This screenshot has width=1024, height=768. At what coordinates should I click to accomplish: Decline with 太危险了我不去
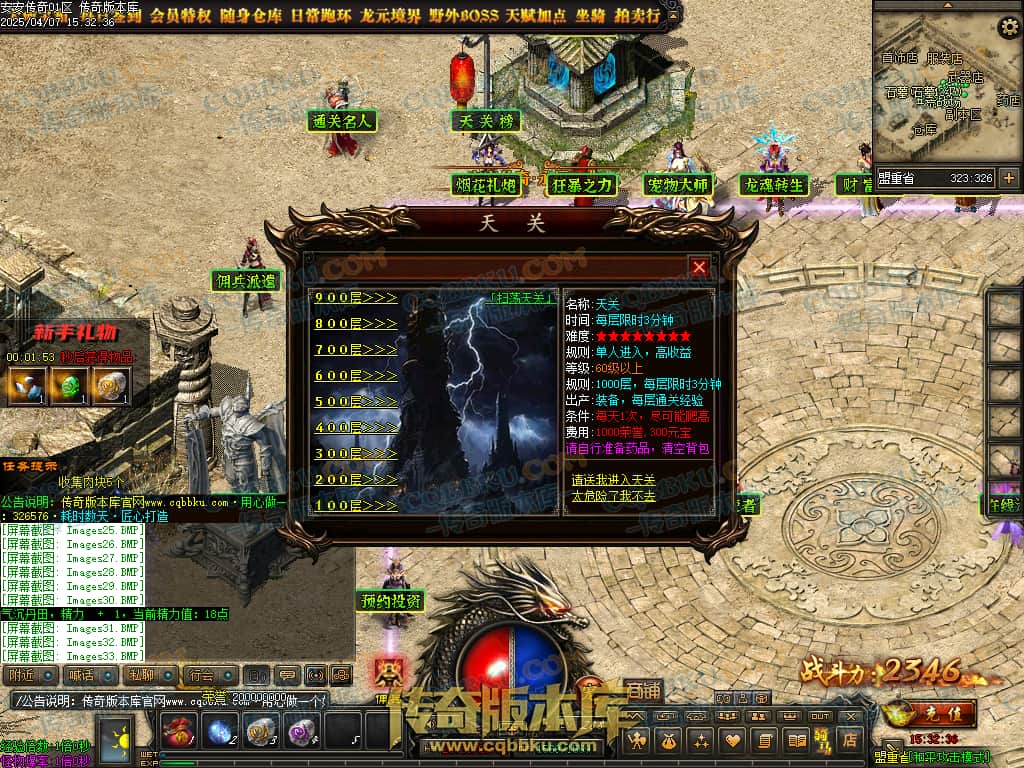[613, 496]
